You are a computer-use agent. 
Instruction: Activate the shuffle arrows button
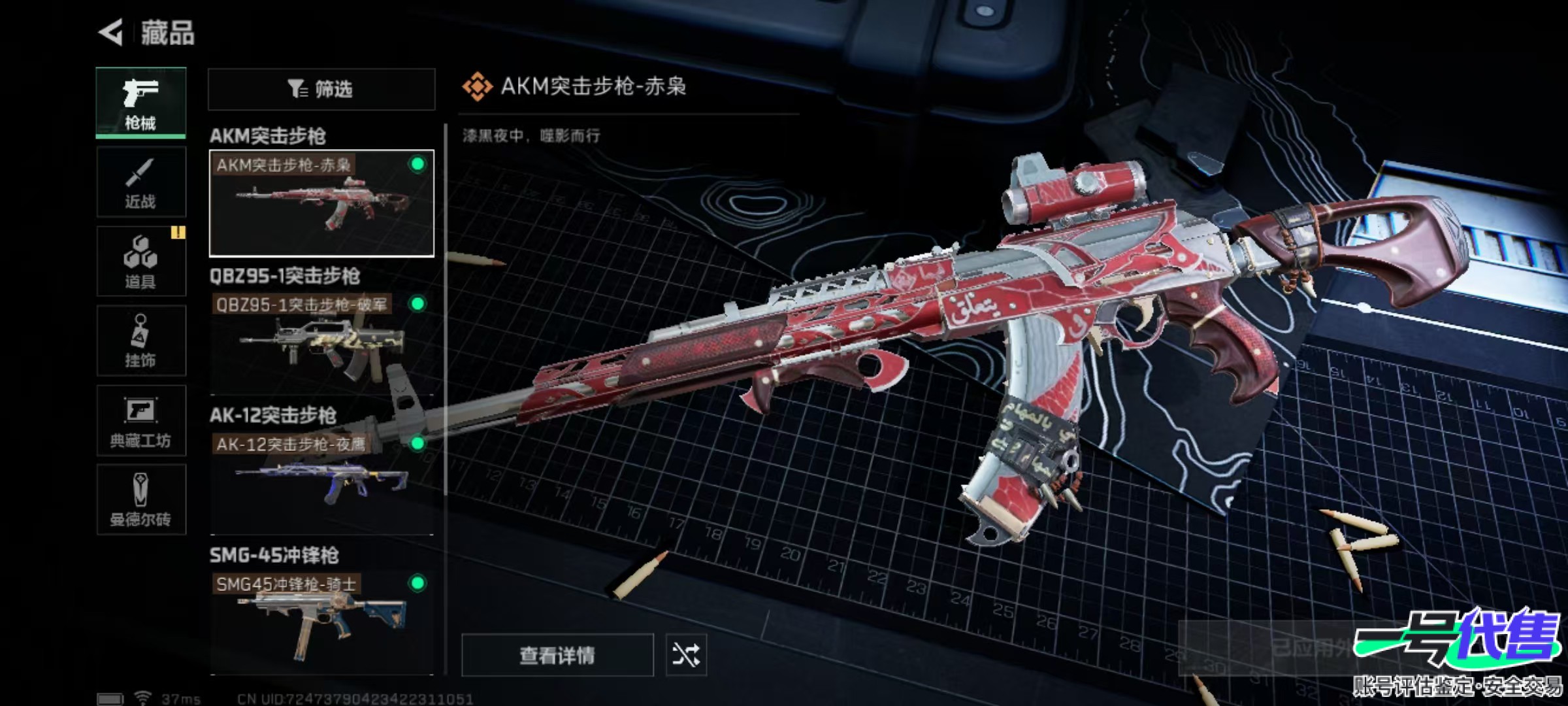(685, 654)
